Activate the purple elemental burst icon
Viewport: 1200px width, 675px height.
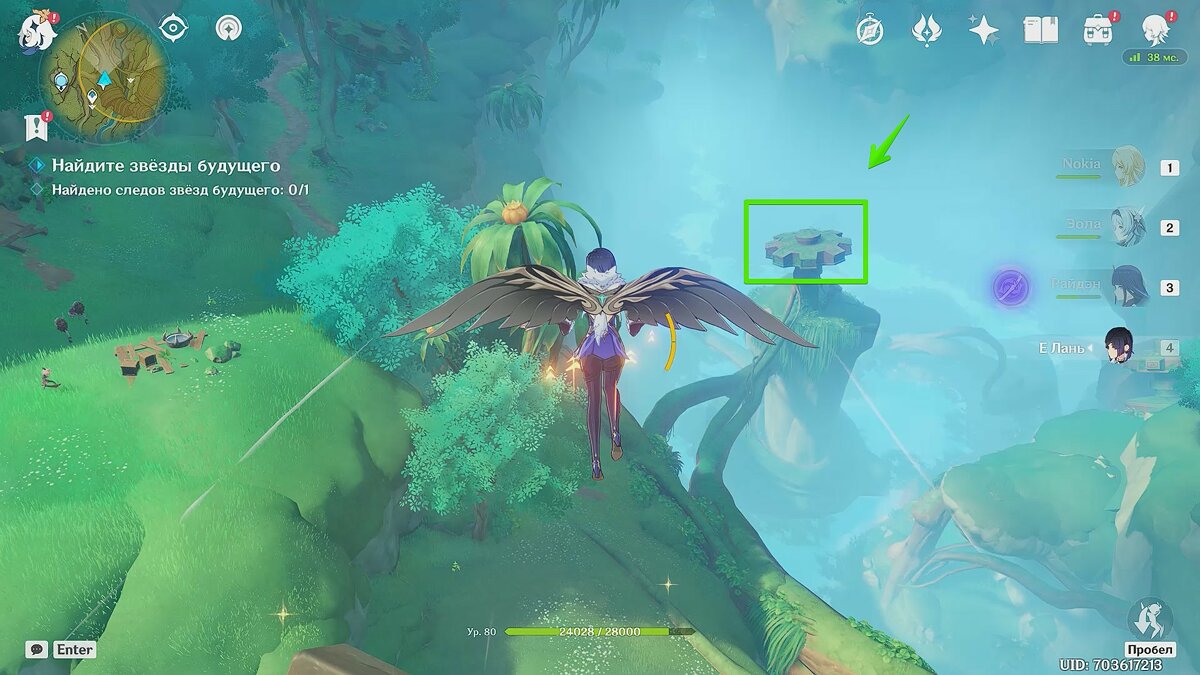[1011, 287]
